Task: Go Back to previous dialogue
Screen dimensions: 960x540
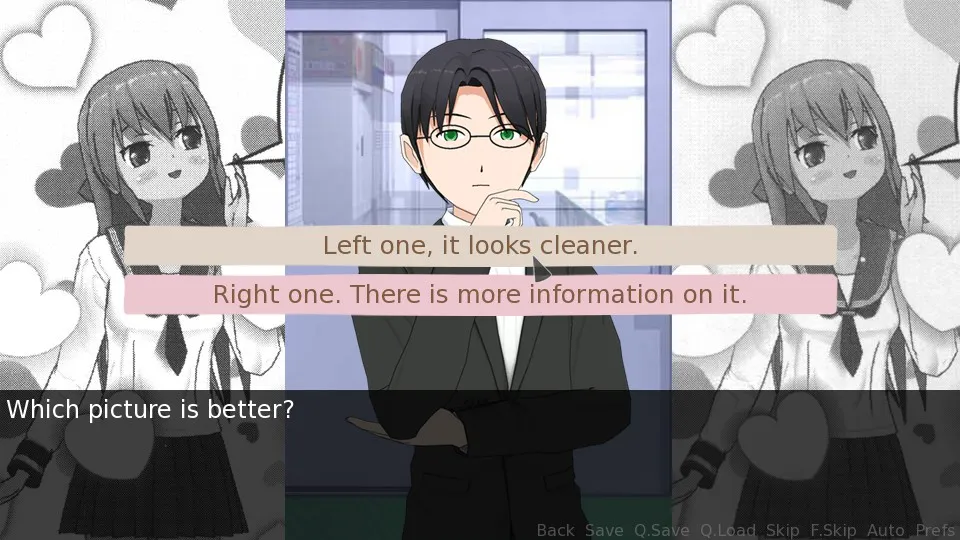Action: pyautogui.click(x=556, y=530)
